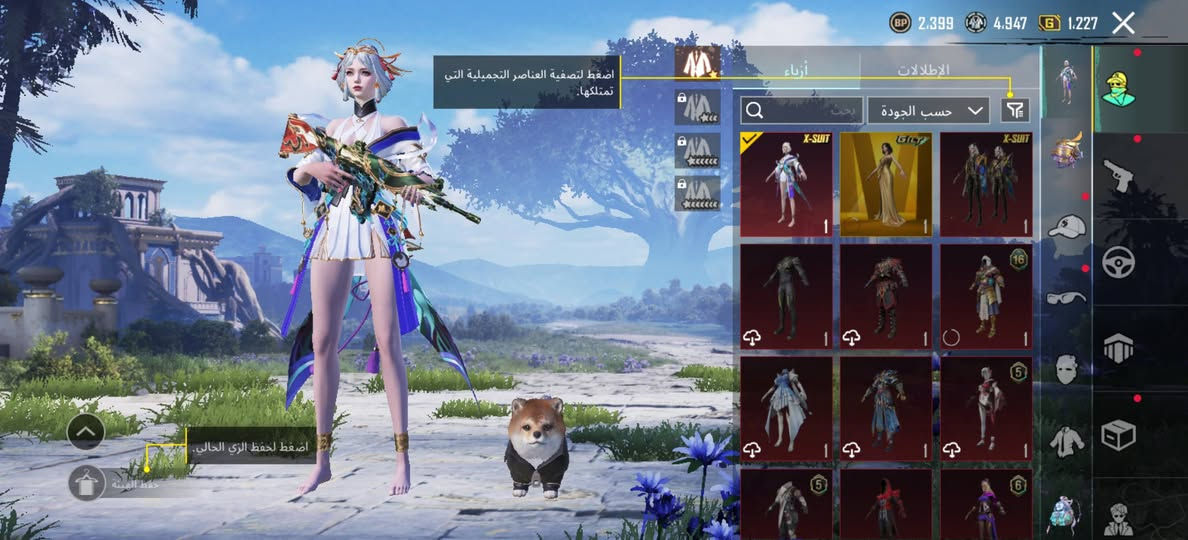Show the cap headwear subcategory

coord(1066,225)
